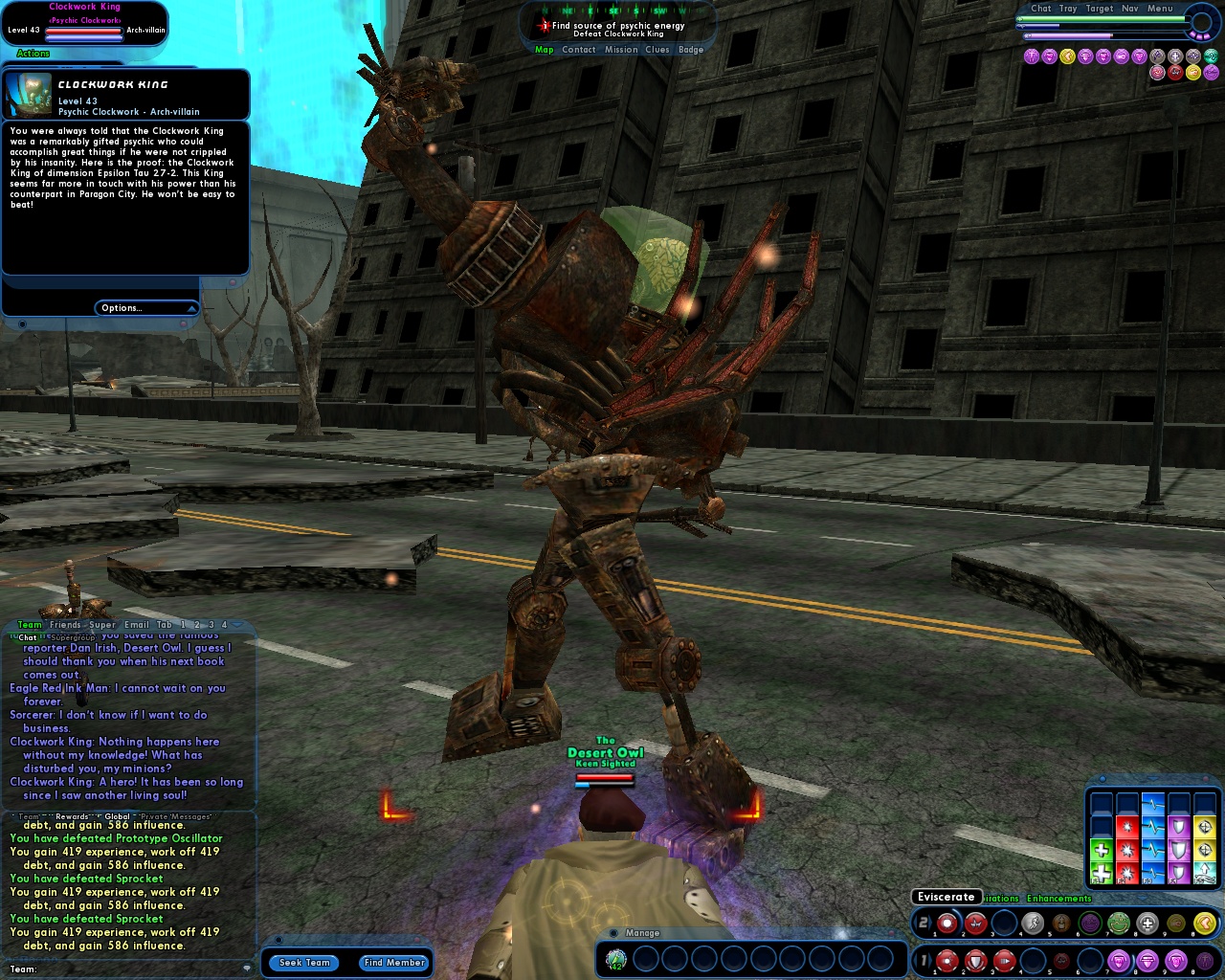Switch to the Map tab in the mission window
This screenshot has height=980, width=1225.
coord(543,49)
